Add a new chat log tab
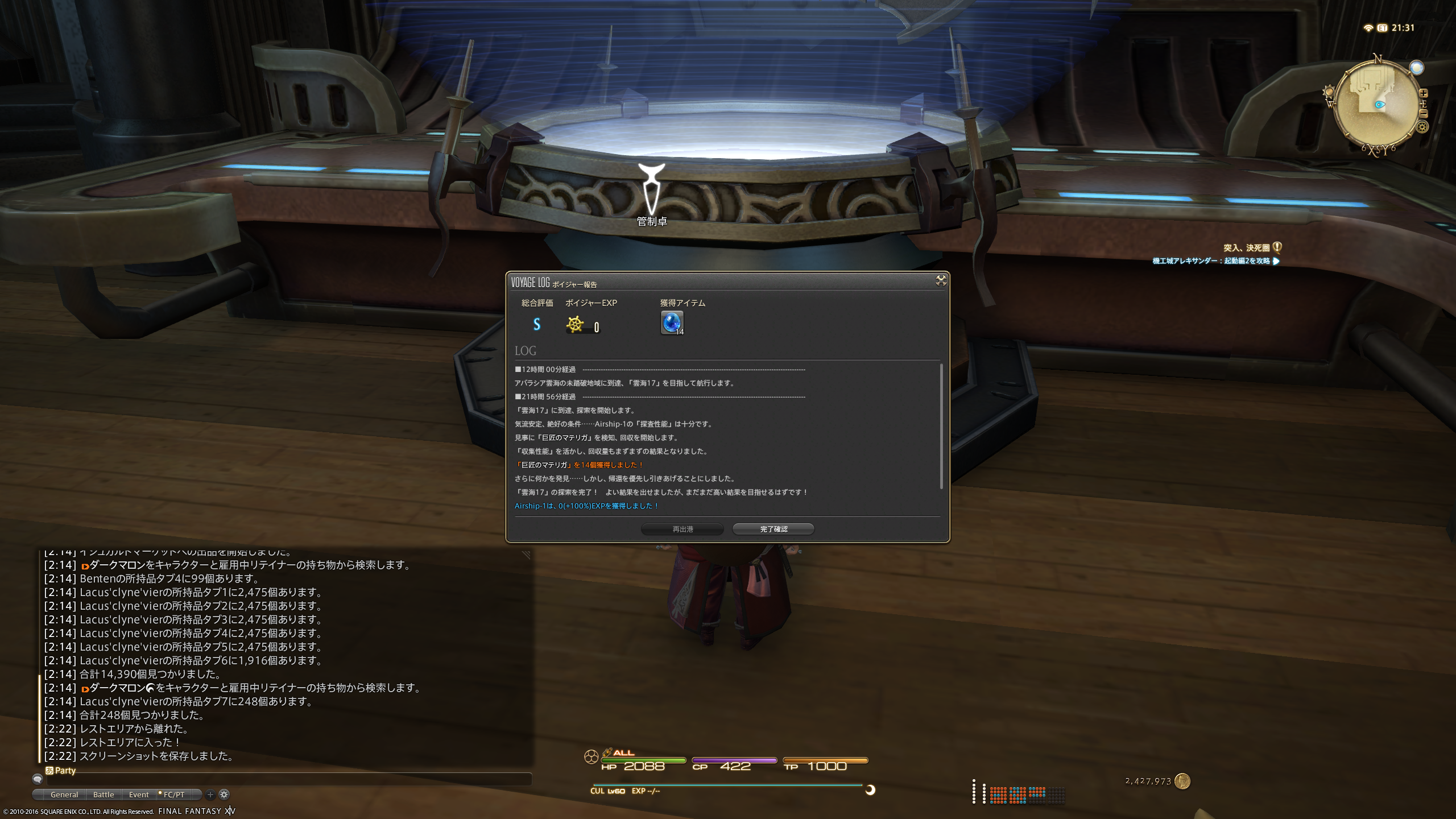This screenshot has height=819, width=1456. coord(210,795)
